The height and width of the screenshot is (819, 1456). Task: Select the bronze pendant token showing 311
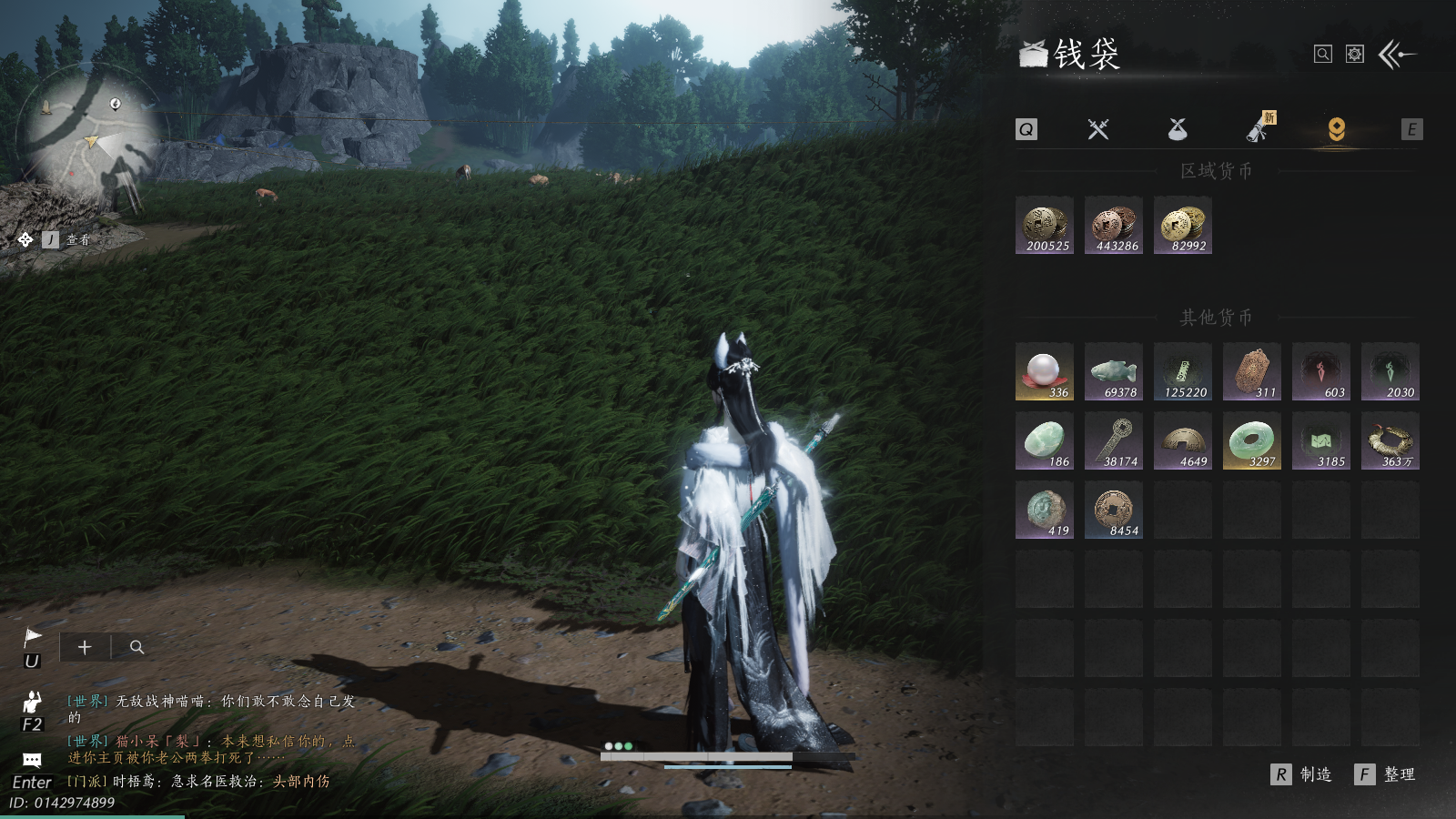(x=1252, y=371)
